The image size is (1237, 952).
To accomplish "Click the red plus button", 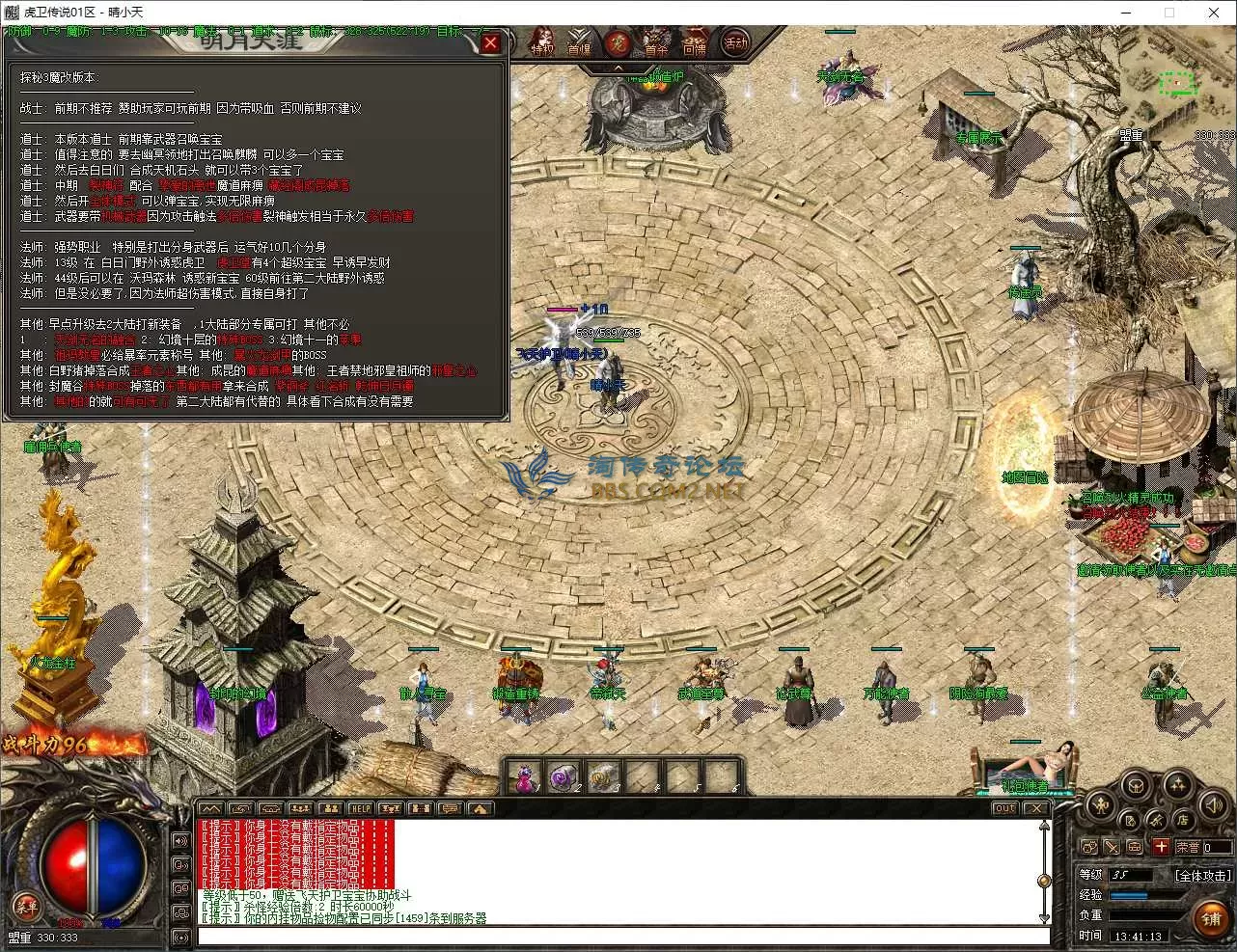I will [1161, 847].
